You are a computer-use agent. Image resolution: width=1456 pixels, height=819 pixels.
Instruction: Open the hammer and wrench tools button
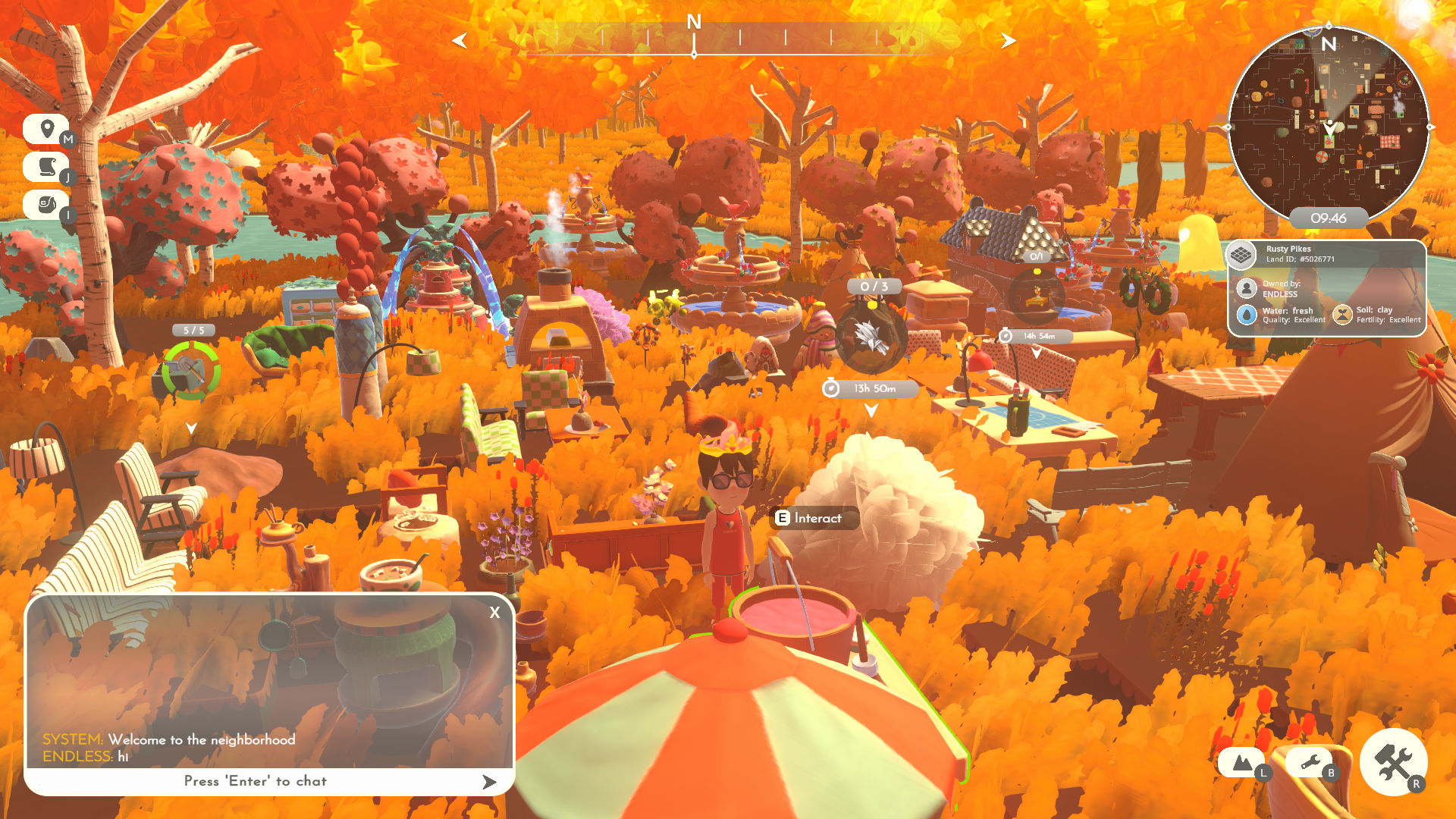[1393, 762]
